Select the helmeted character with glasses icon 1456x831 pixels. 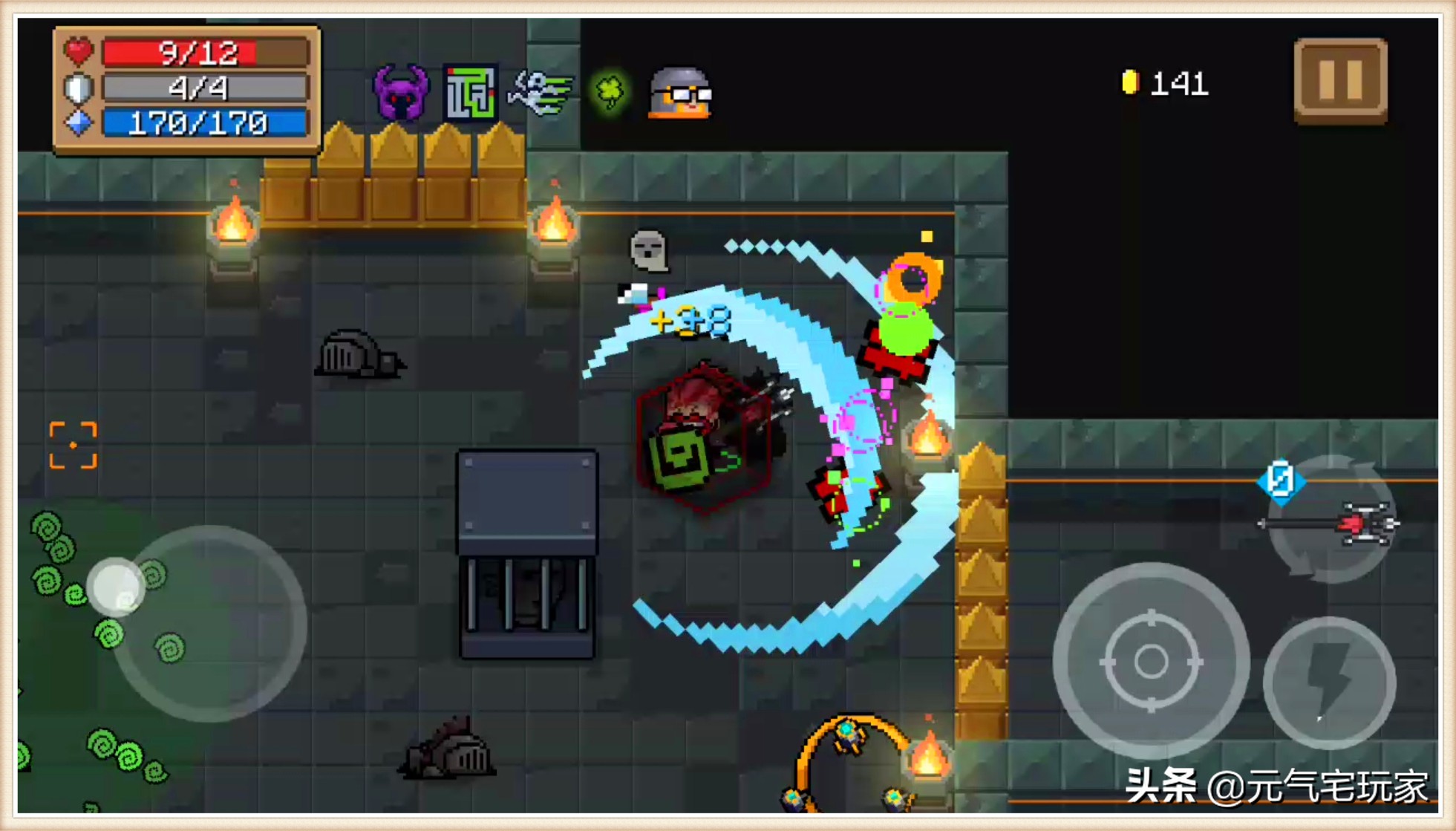(x=680, y=93)
